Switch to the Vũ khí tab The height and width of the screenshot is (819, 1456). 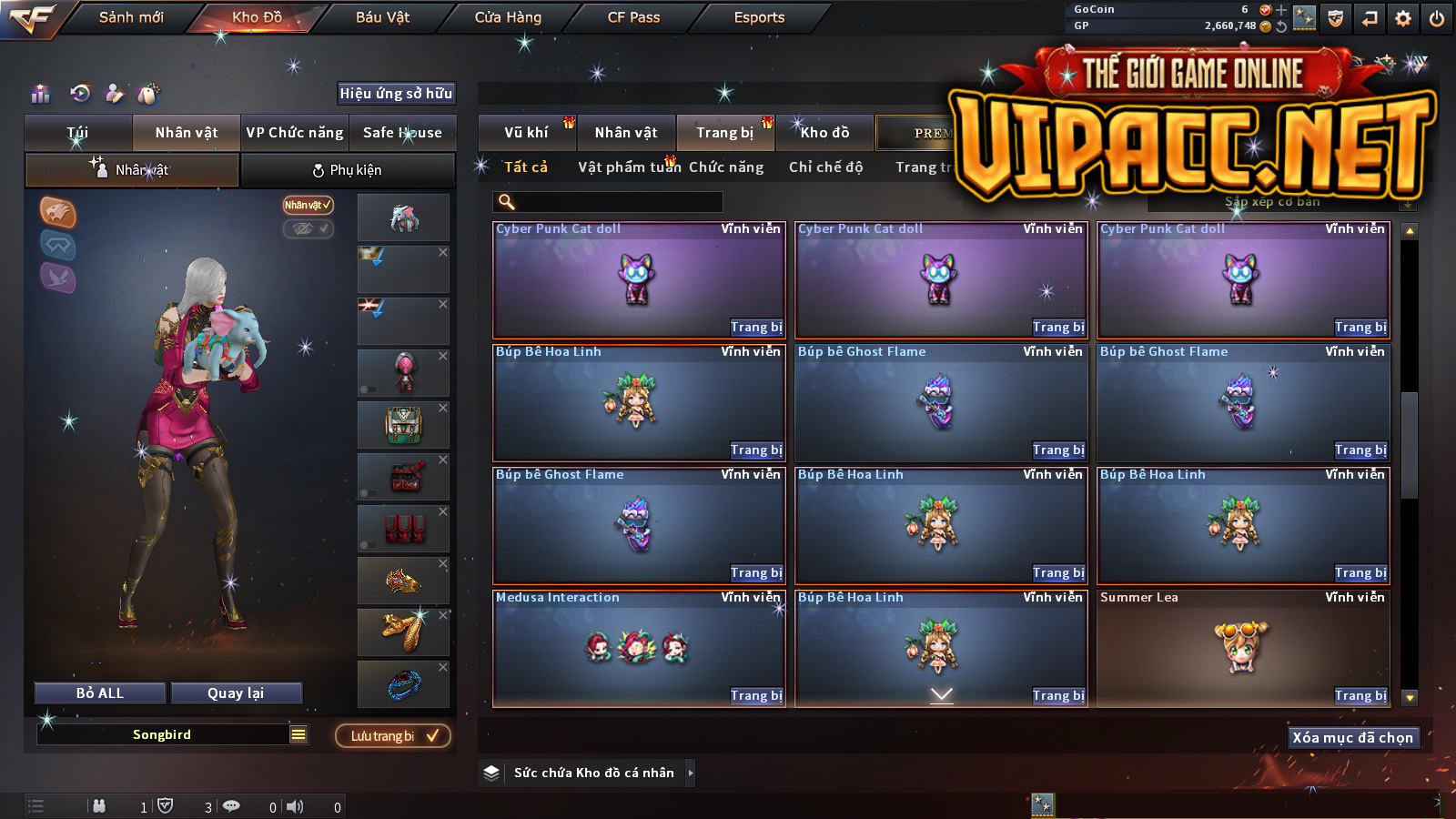tap(526, 133)
